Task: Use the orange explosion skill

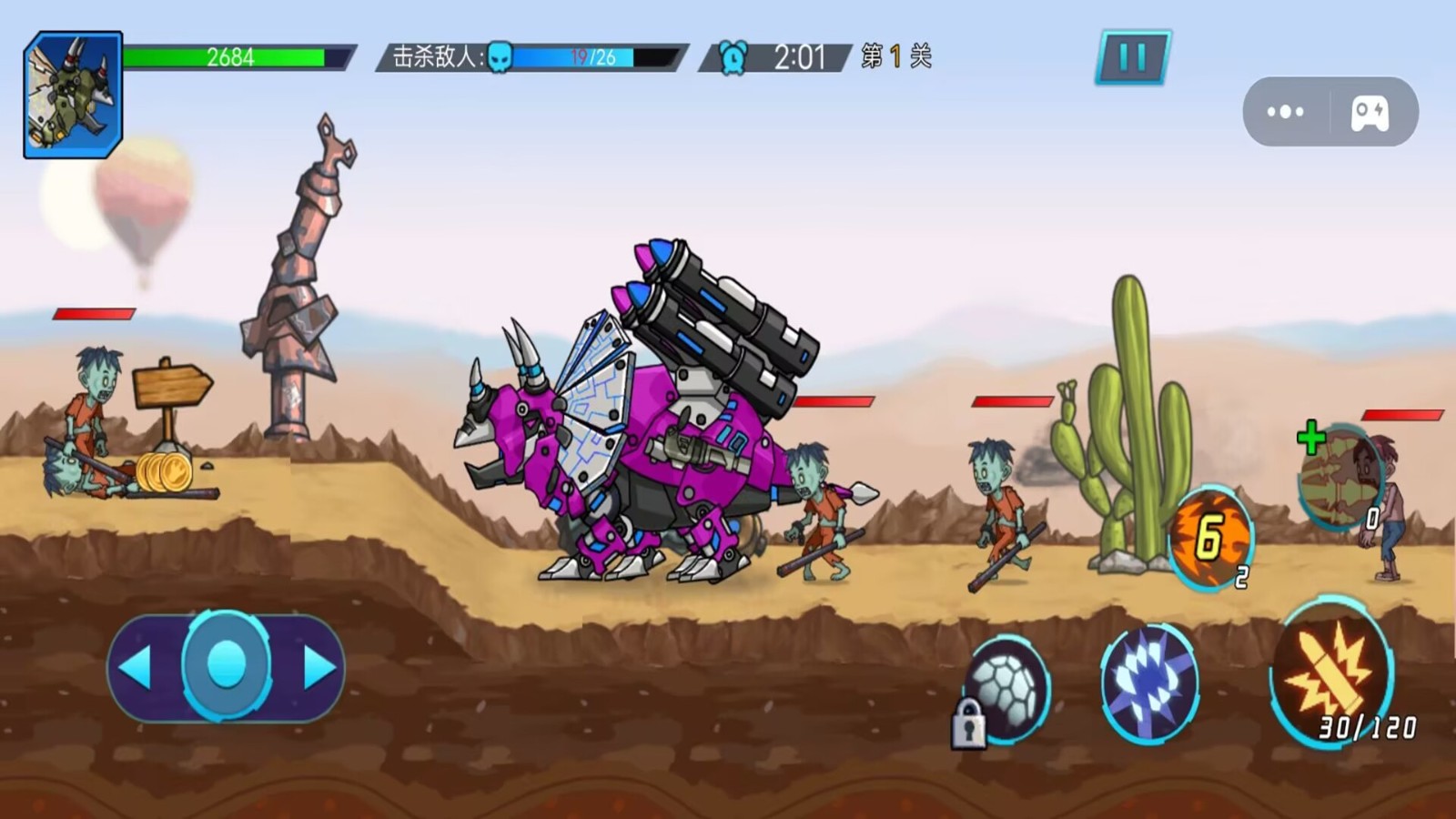Action: tap(1210, 537)
